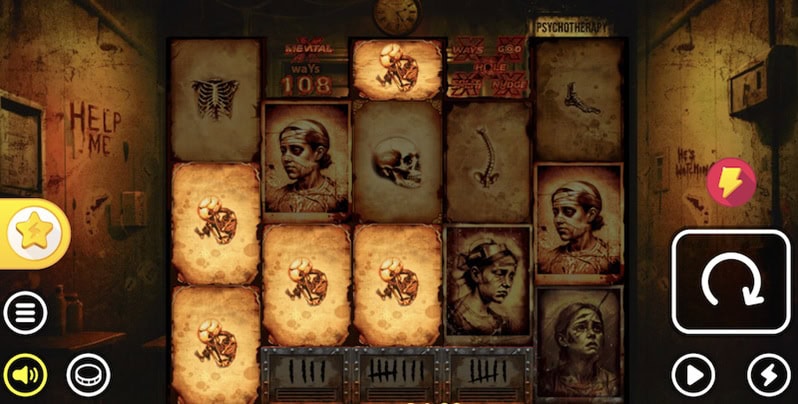
Task: Spin the reels with the circular arrow button
Action: click(x=730, y=281)
